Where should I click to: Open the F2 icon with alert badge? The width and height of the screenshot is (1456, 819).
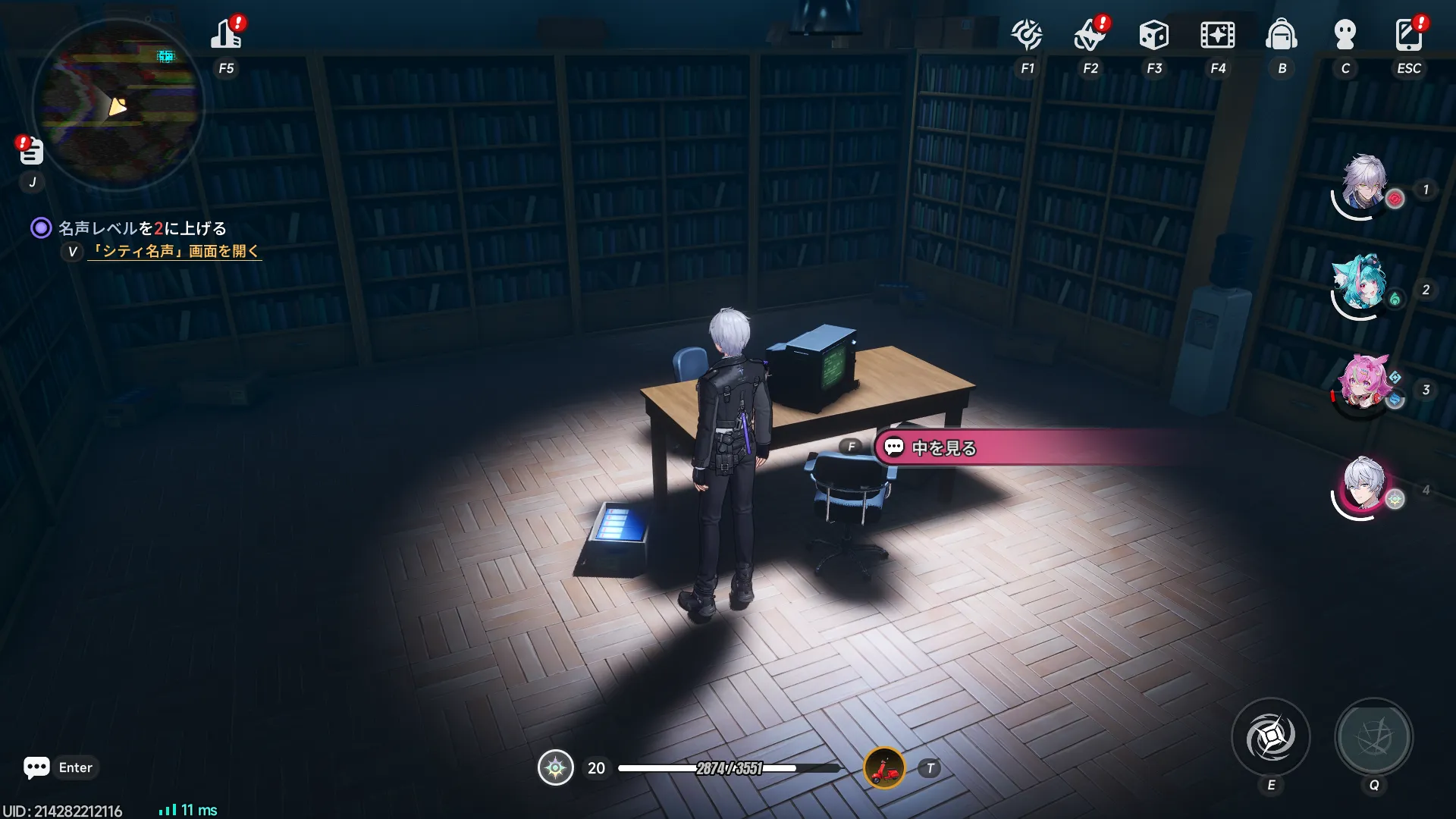(x=1090, y=35)
